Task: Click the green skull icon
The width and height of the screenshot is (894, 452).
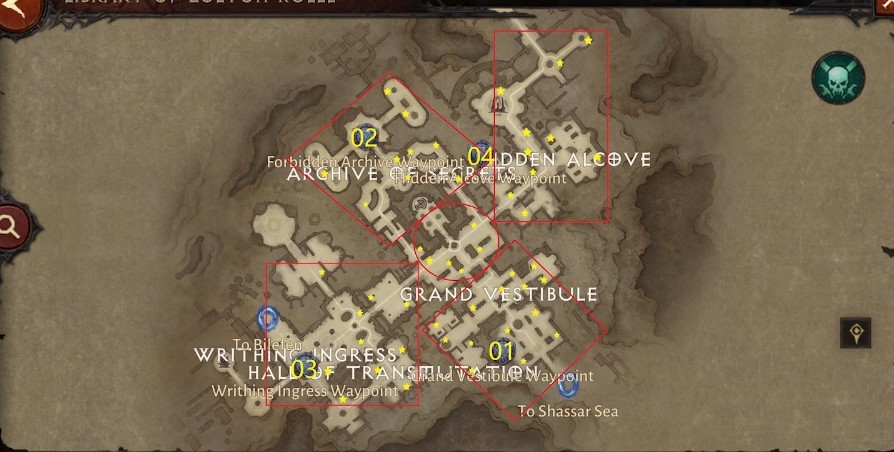Action: [x=838, y=79]
